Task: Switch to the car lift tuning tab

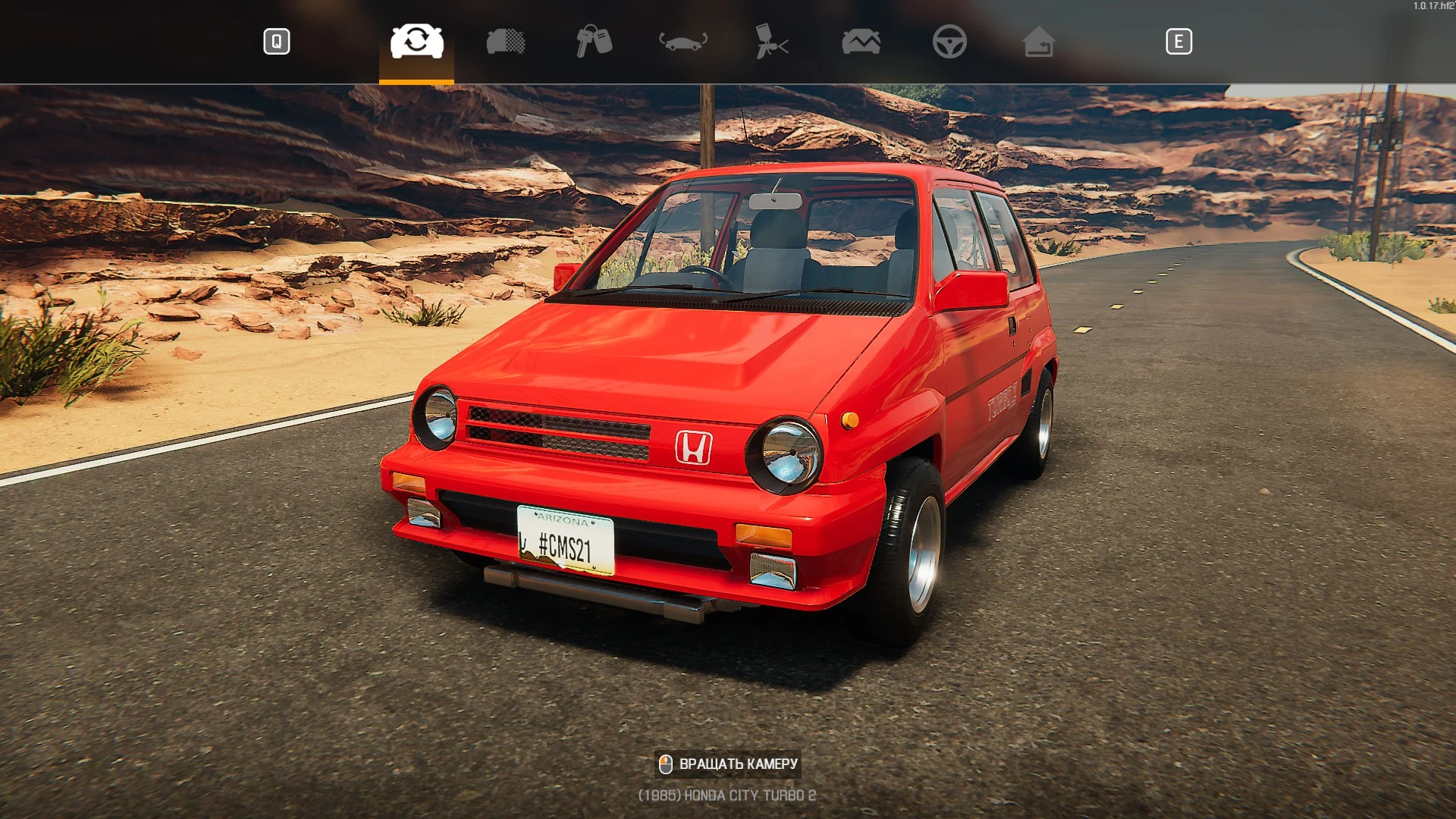Action: [681, 42]
